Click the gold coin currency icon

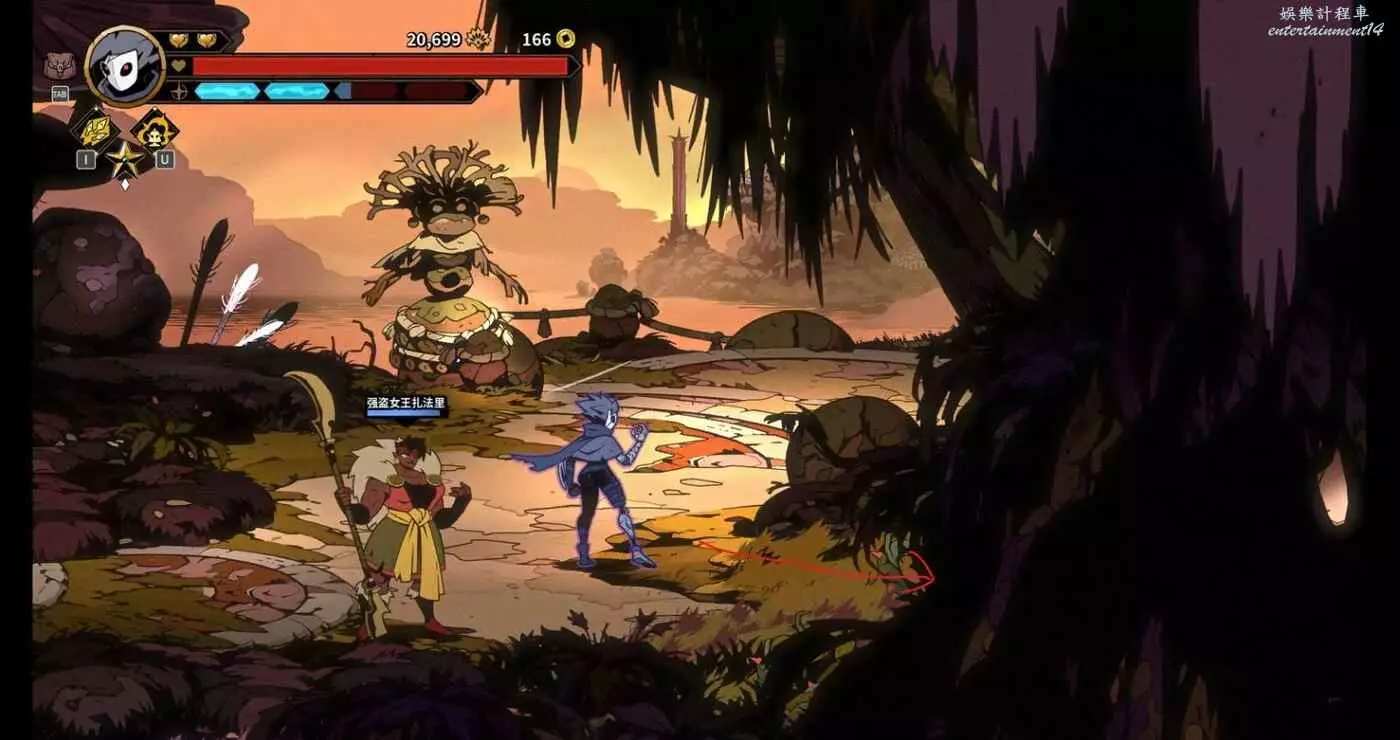coord(565,39)
